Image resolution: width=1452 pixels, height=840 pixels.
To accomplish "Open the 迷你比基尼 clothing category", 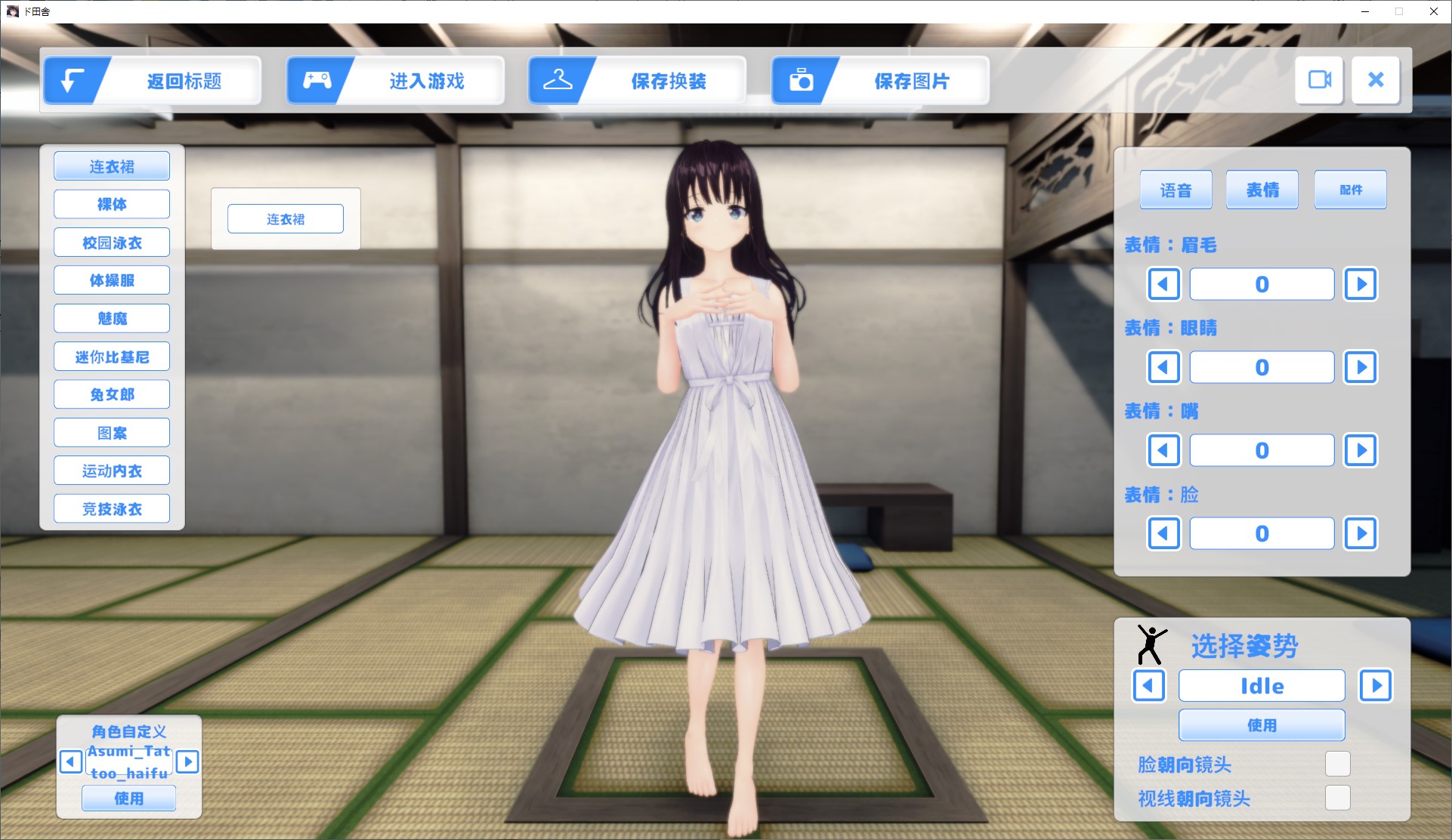I will [111, 356].
